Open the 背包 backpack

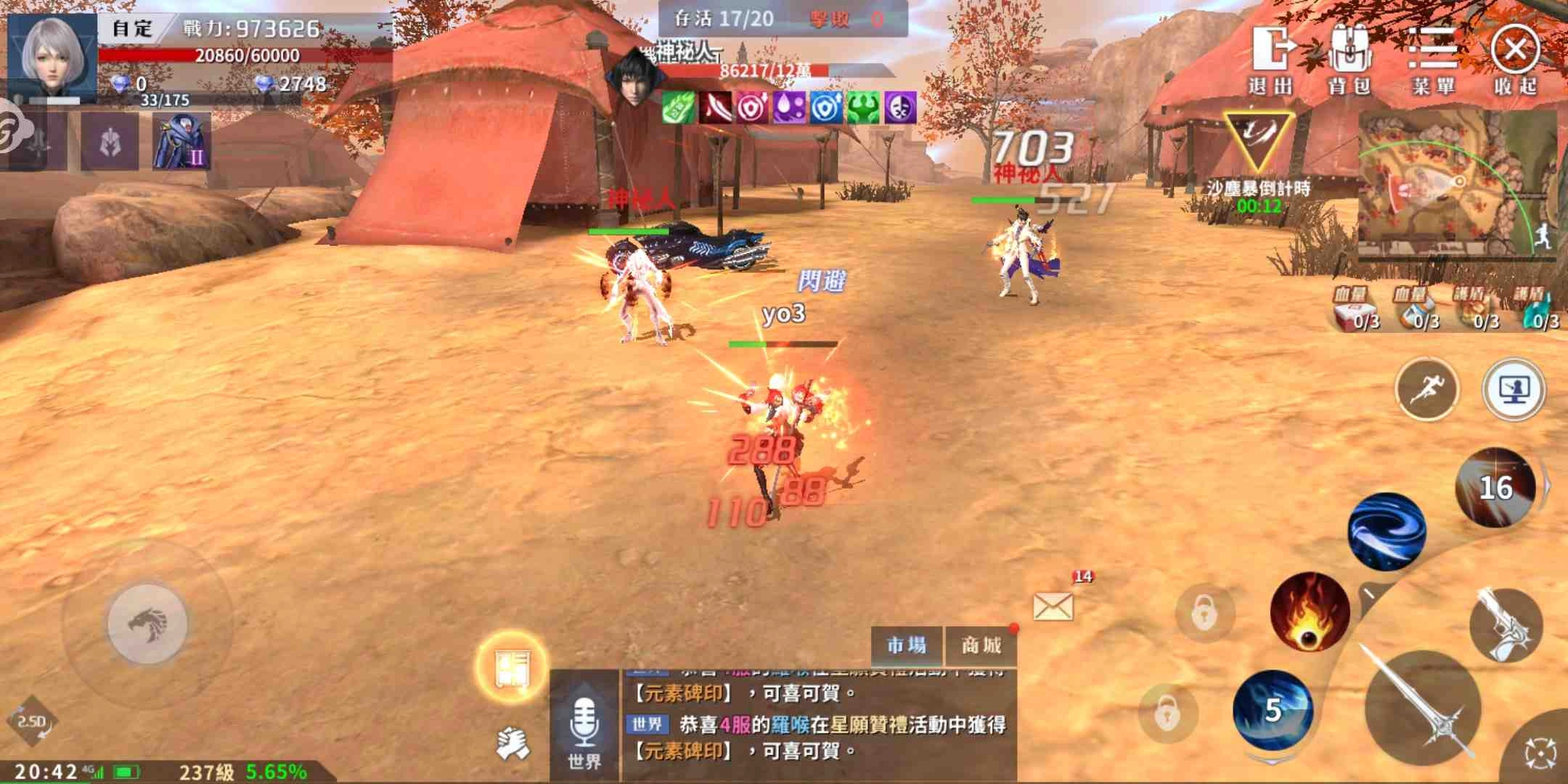[x=1349, y=60]
